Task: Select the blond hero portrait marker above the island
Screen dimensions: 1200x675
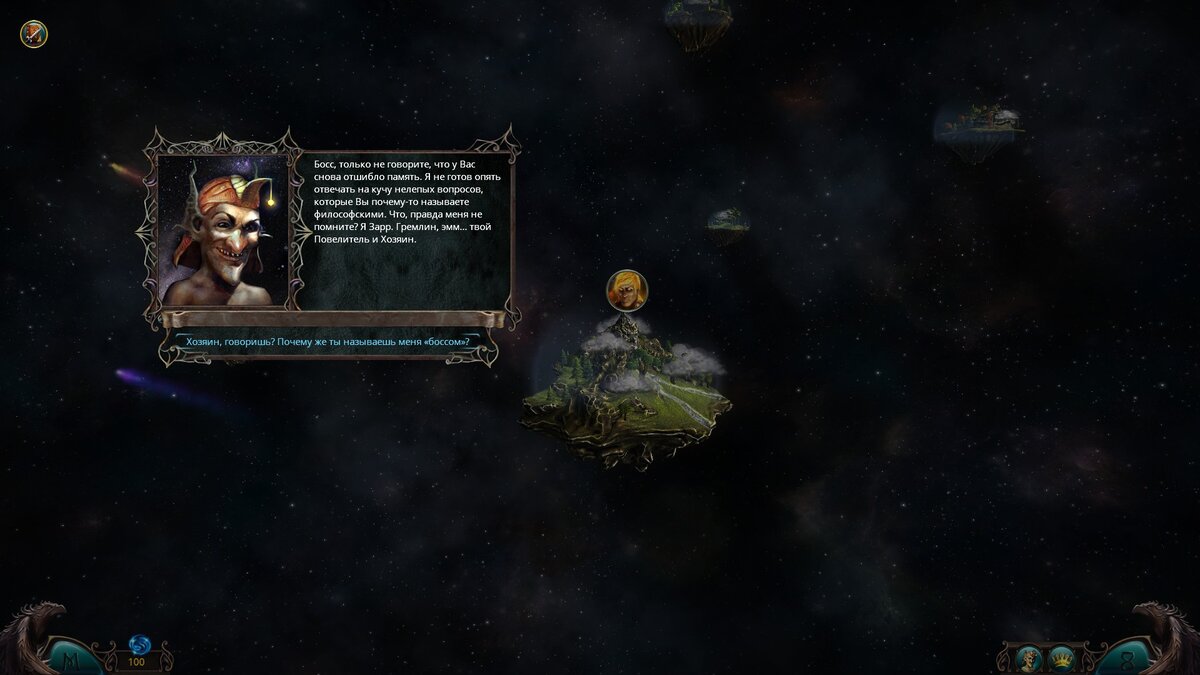Action: click(x=627, y=290)
